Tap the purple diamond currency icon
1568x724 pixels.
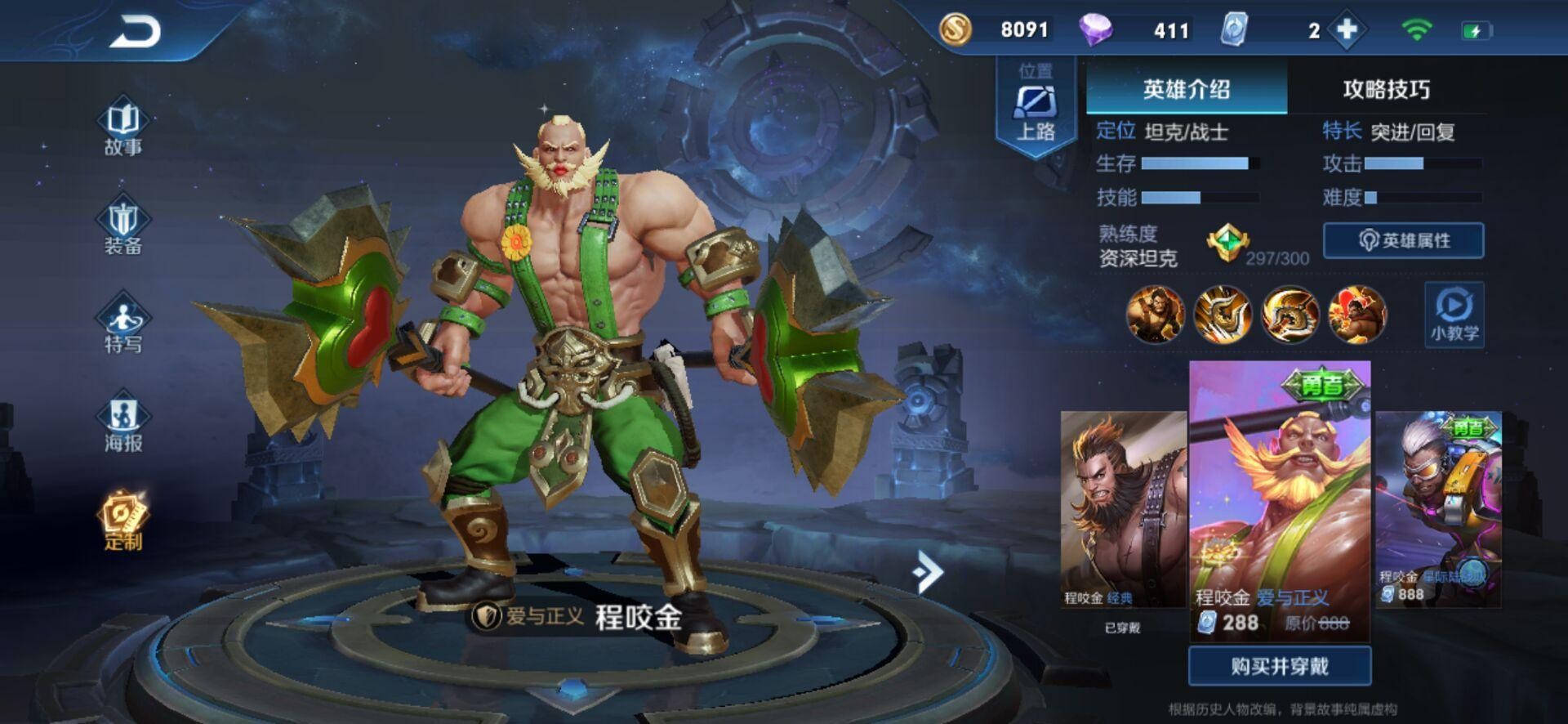[1095, 30]
